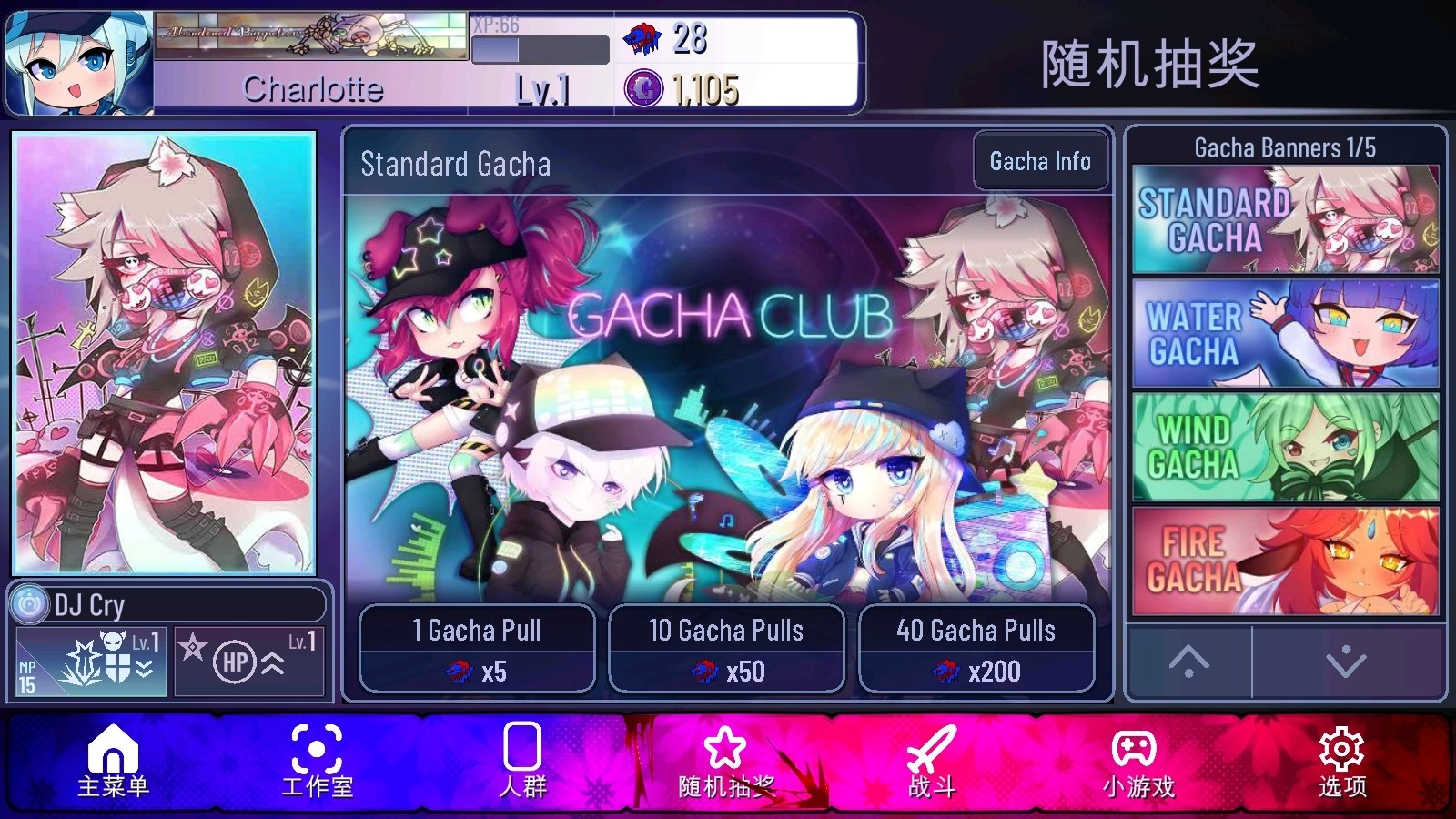This screenshot has height=819, width=1456.
Task: Buy 10 Gacha Pulls for x50
Action: [726, 648]
